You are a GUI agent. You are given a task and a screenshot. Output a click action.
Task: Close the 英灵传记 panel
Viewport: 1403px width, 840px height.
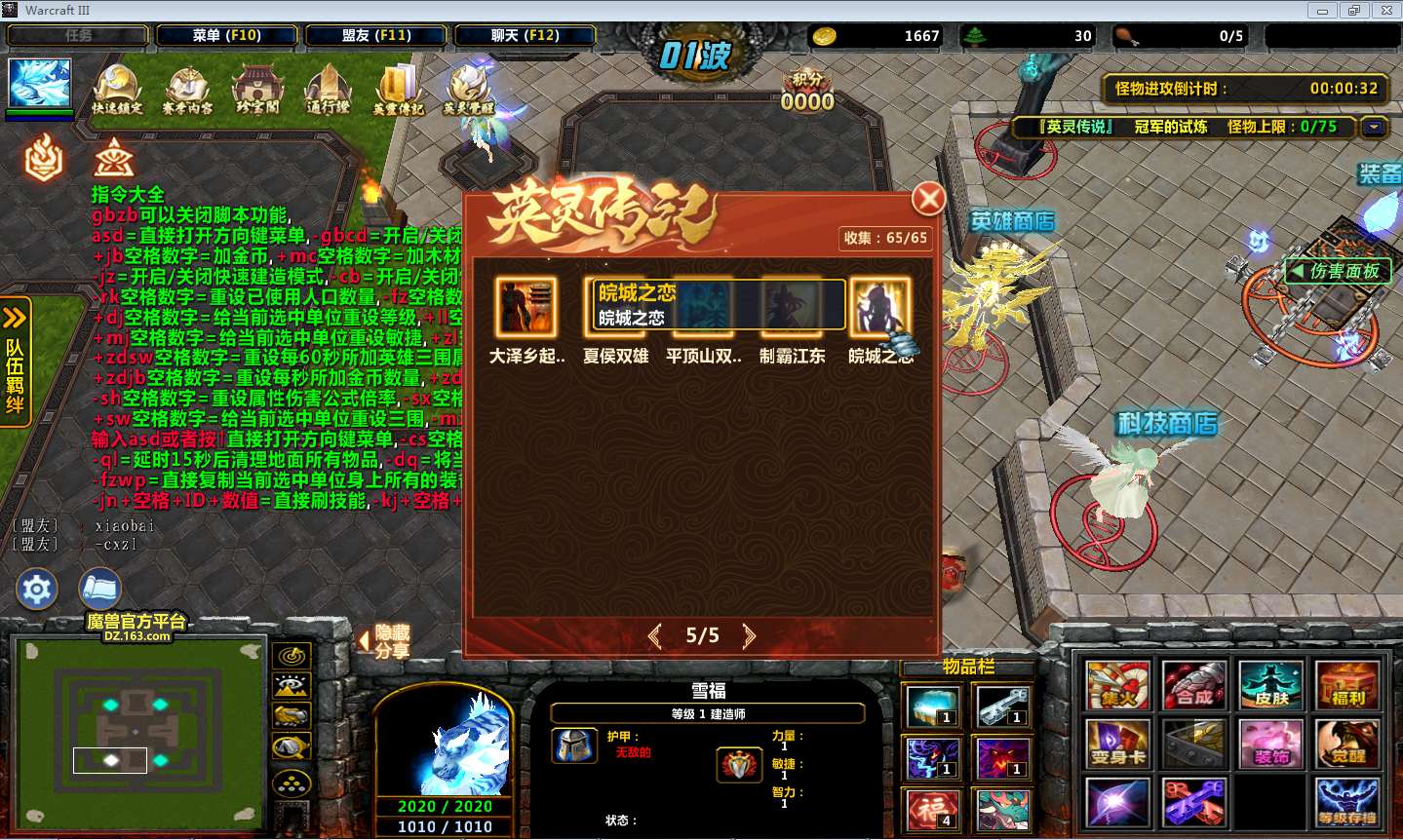pyautogui.click(x=928, y=199)
